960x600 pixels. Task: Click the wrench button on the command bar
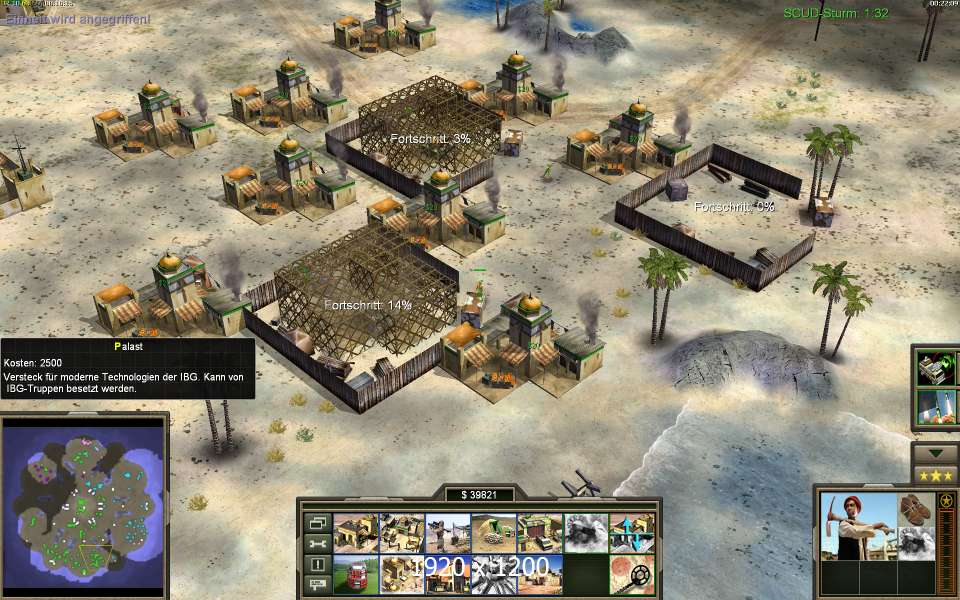pyautogui.click(x=317, y=543)
